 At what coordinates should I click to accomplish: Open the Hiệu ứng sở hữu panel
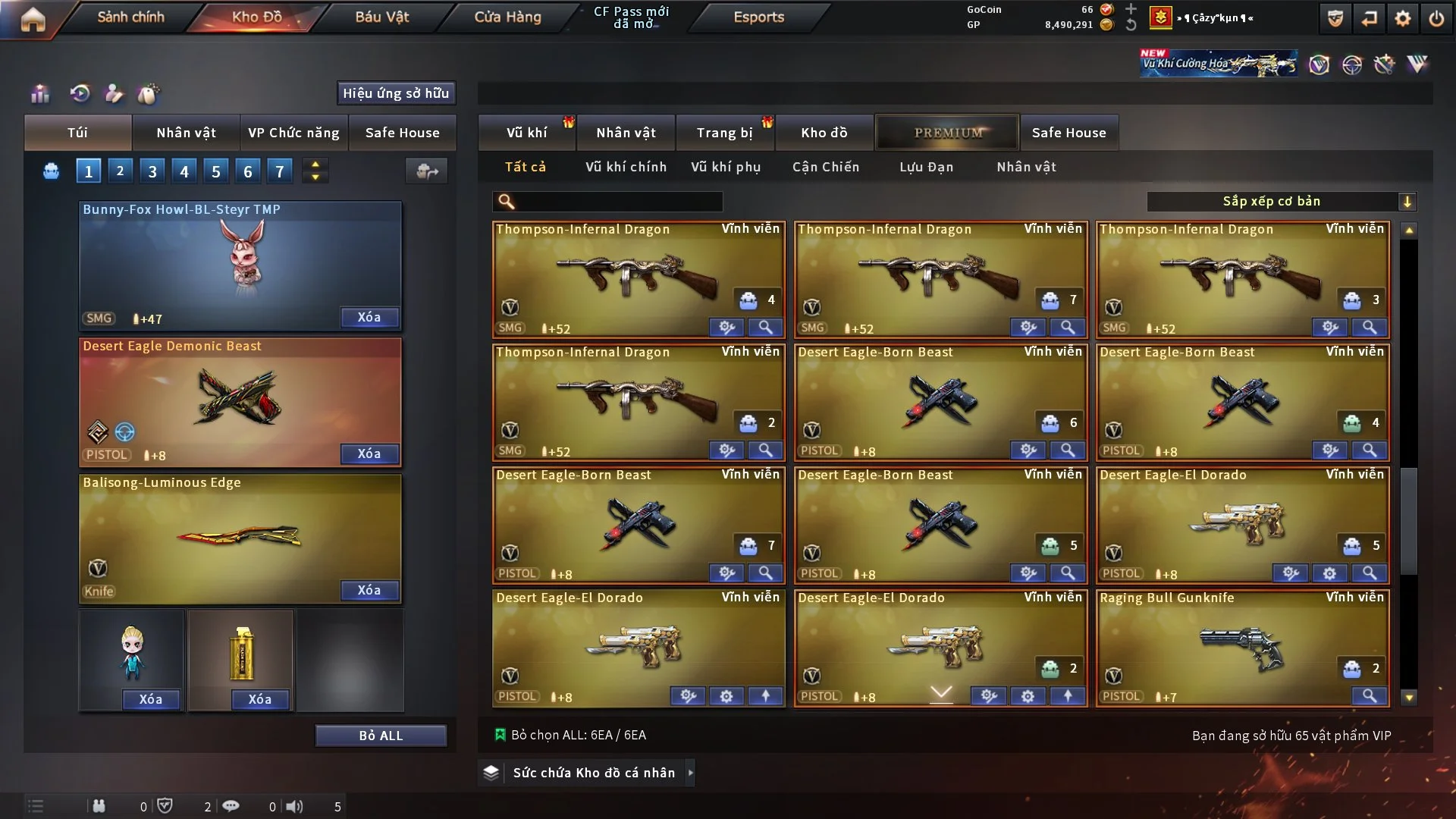pos(395,93)
